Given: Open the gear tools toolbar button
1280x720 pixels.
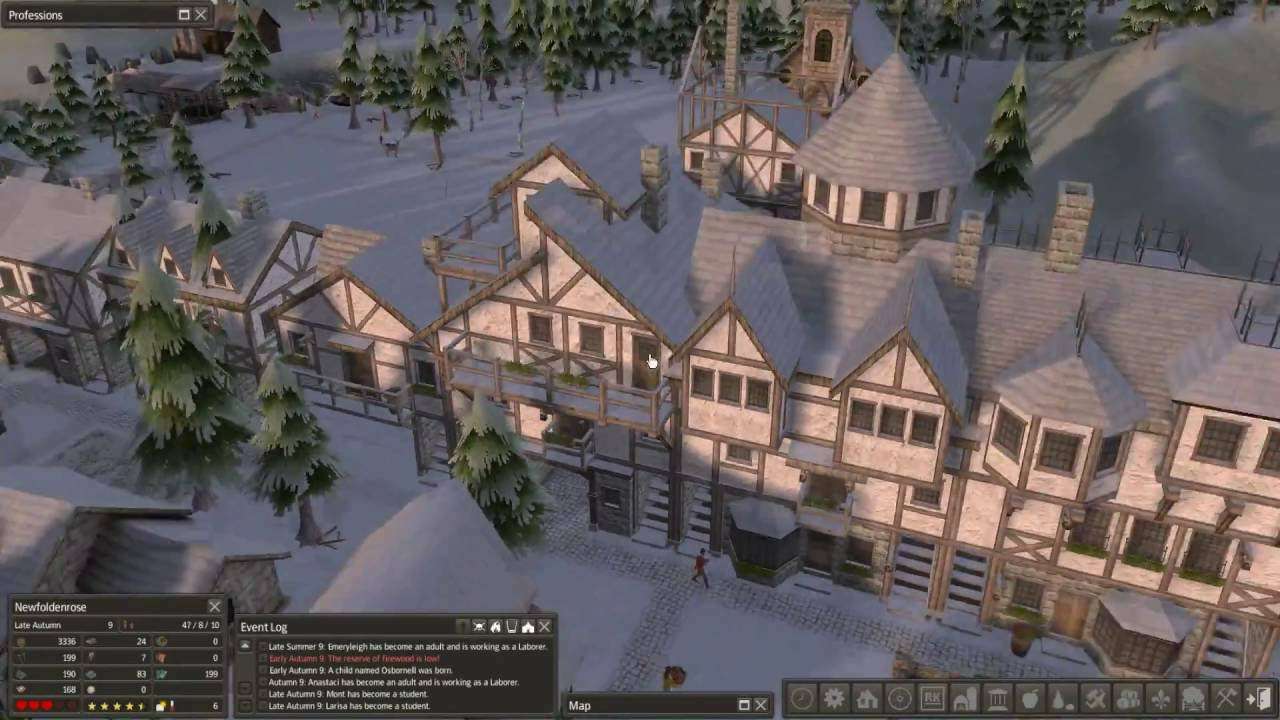Looking at the screenshot, I should click(834, 699).
